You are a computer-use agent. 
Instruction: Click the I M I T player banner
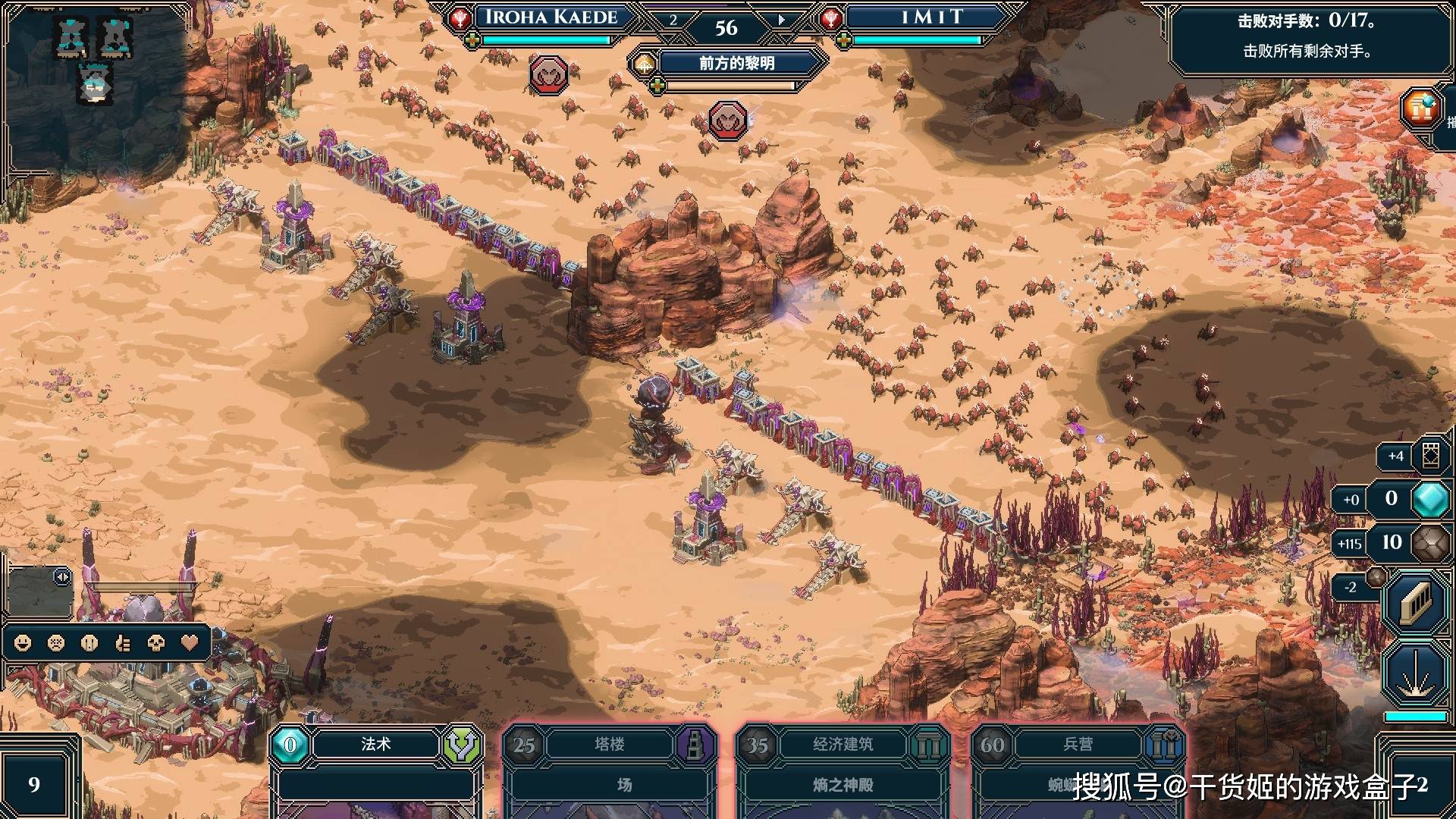(x=931, y=18)
